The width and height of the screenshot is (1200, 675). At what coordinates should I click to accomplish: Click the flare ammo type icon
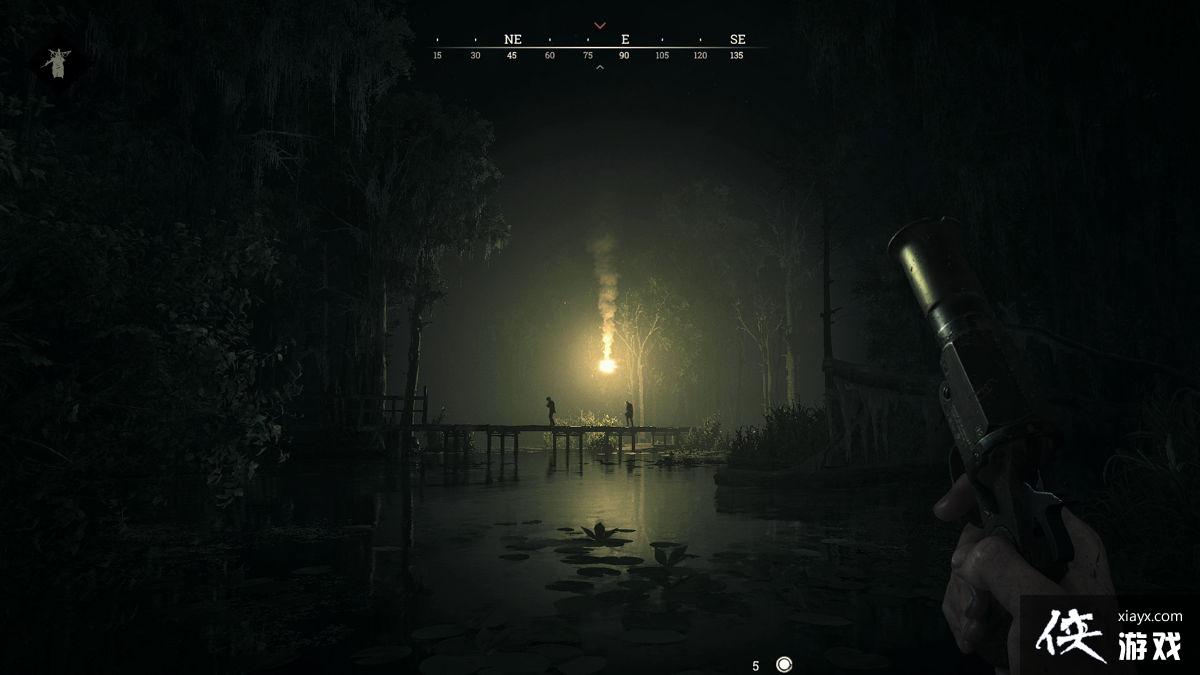(x=784, y=664)
